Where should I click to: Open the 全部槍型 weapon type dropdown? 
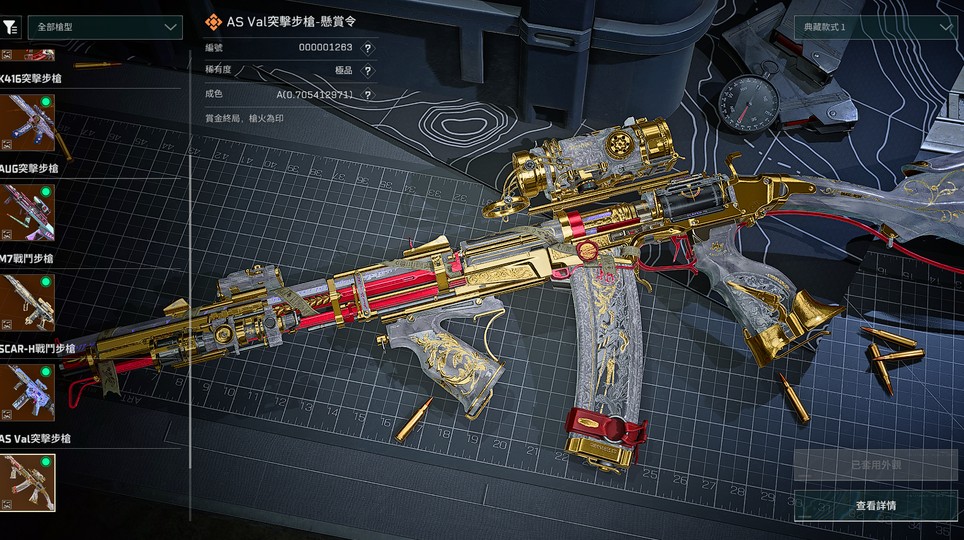coord(104,27)
